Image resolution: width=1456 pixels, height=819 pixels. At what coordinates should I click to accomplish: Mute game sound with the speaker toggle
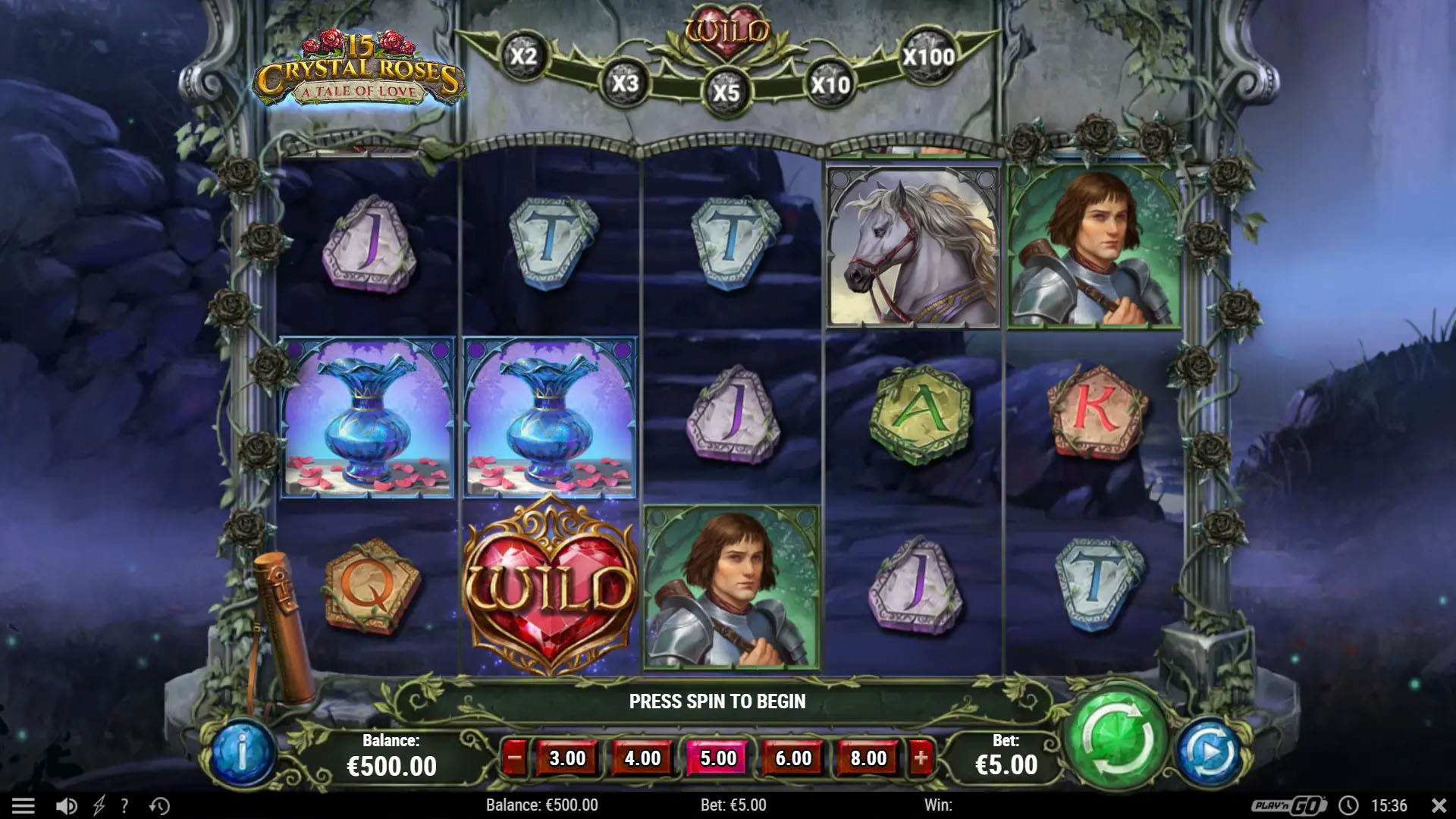coord(65,805)
